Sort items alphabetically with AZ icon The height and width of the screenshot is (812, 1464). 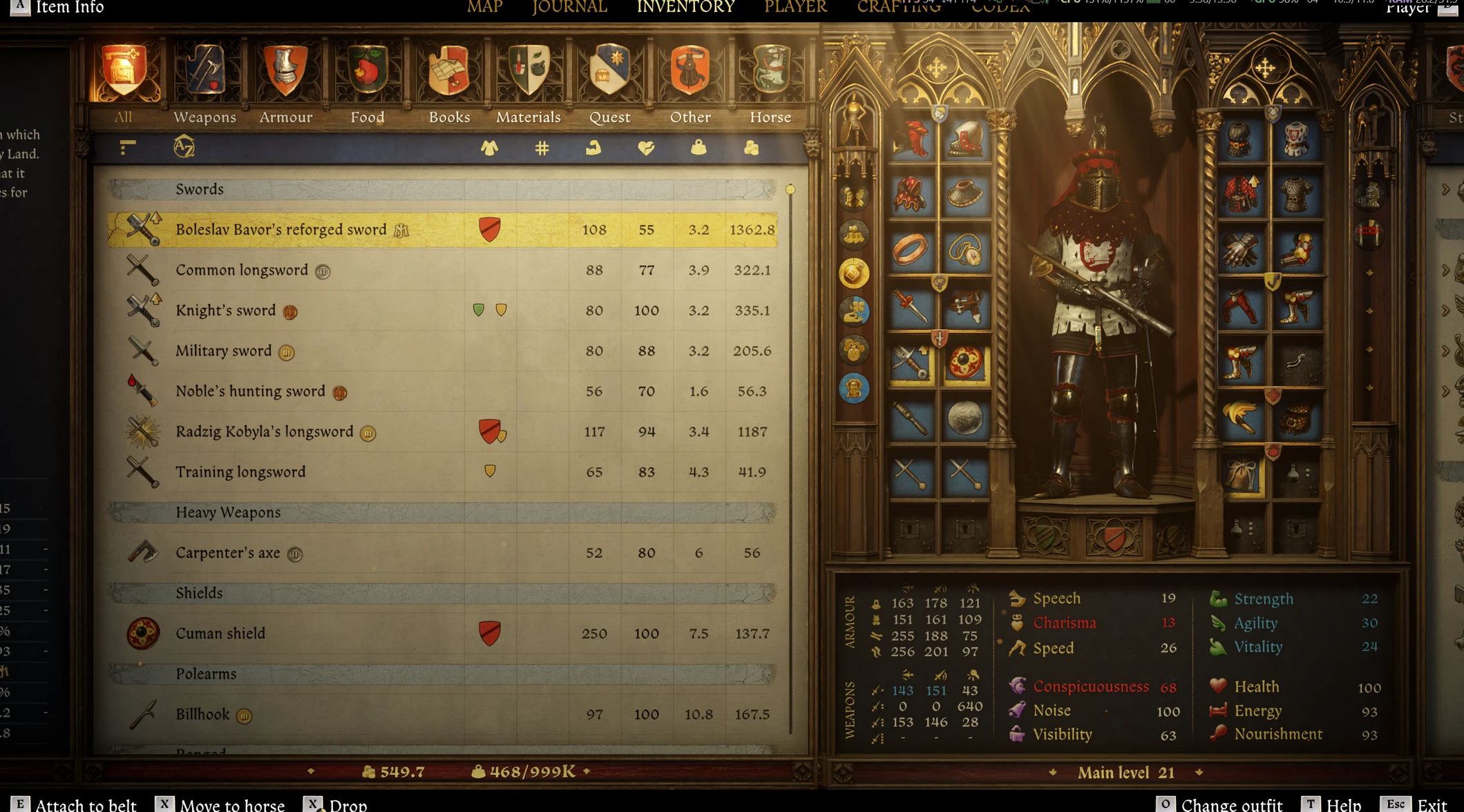coord(184,147)
